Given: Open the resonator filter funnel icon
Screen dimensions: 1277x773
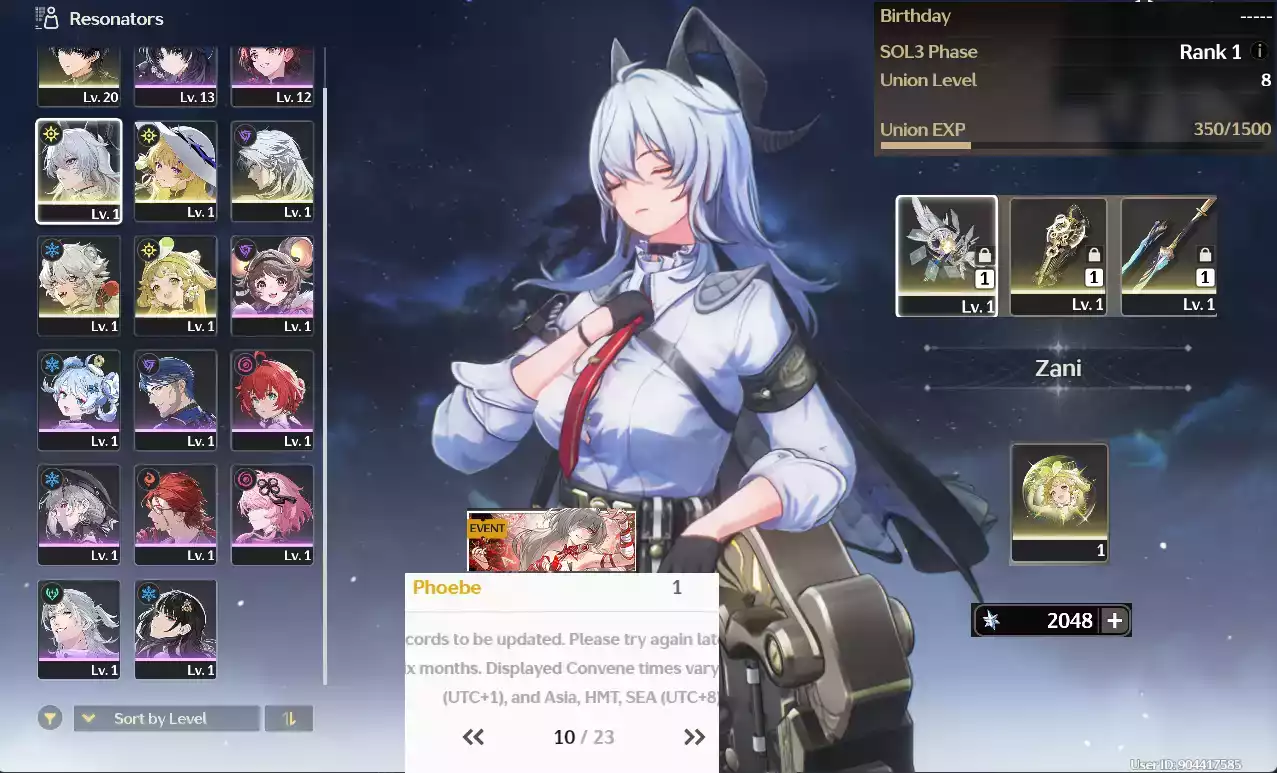Looking at the screenshot, I should click(49, 718).
